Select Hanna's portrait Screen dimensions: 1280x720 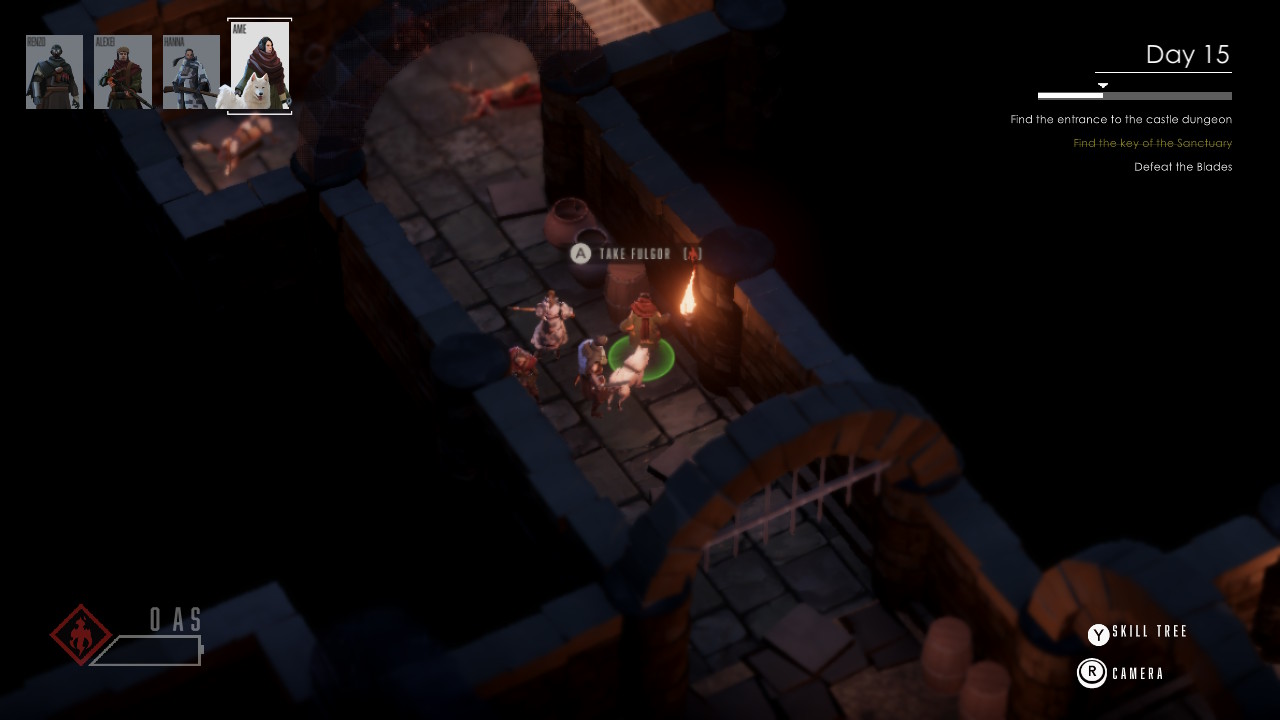point(191,70)
